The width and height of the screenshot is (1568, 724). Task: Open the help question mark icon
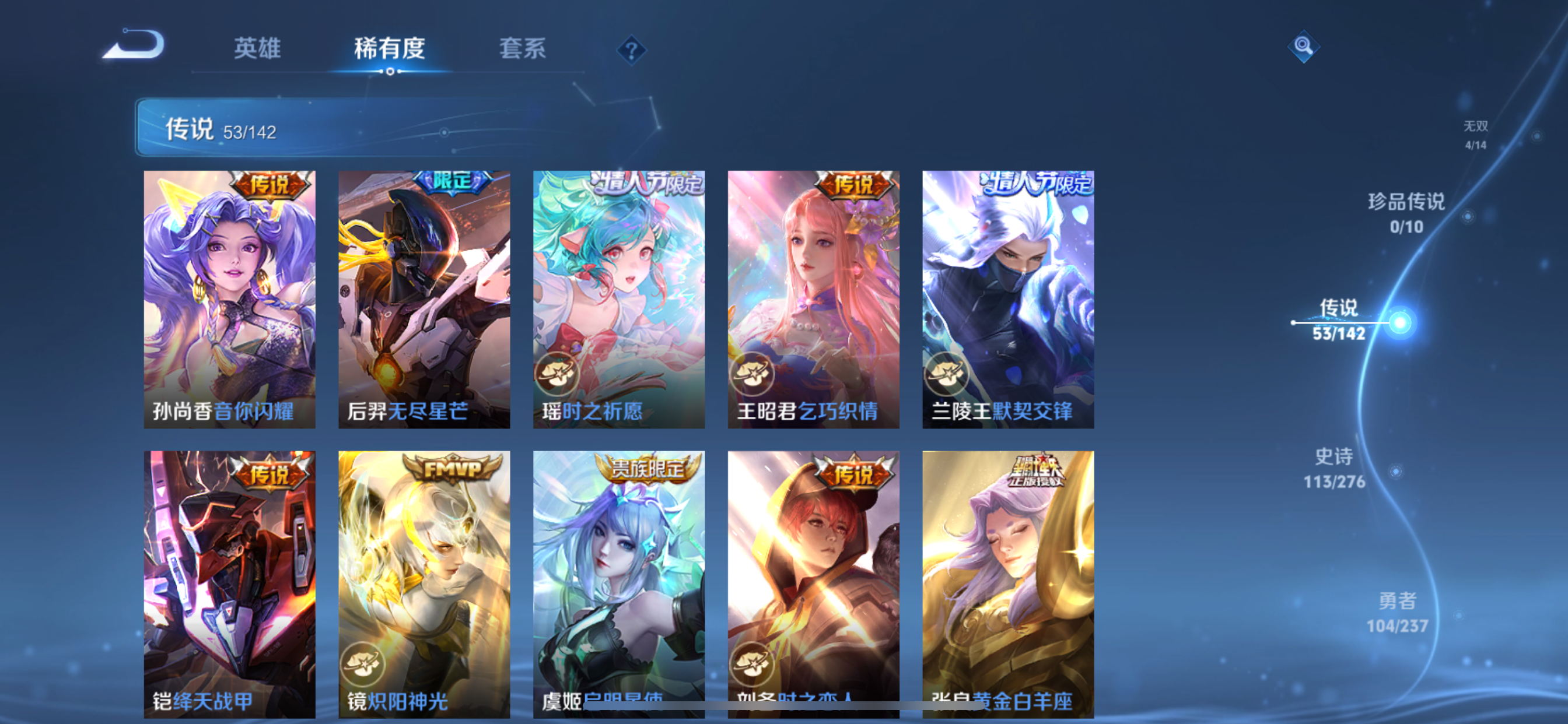(633, 52)
